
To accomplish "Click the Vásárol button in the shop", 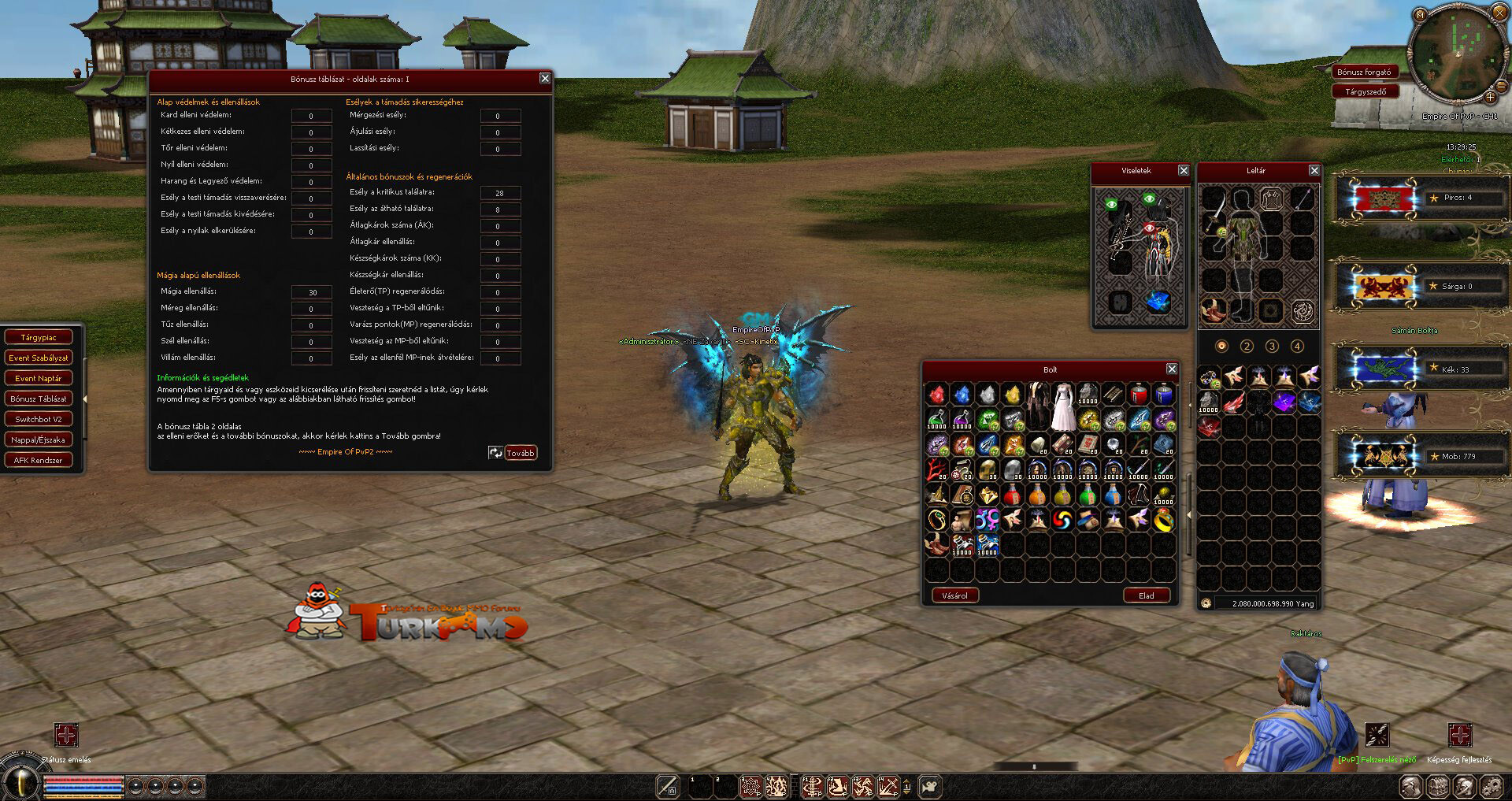I will pyautogui.click(x=954, y=595).
